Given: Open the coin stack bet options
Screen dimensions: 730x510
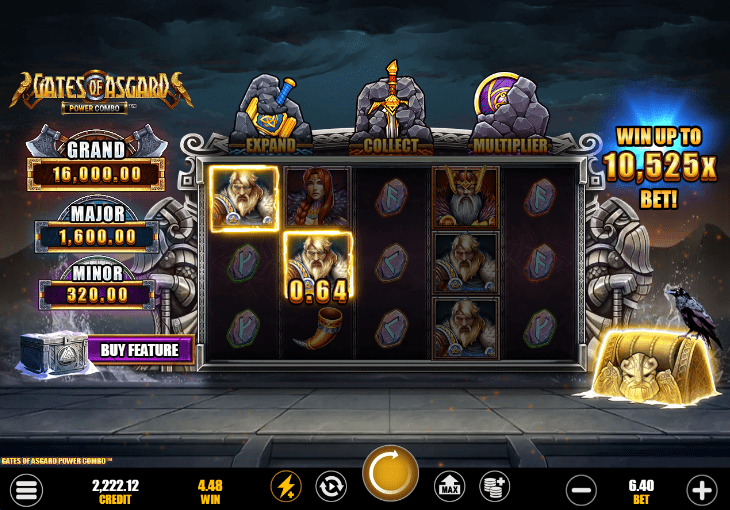Looking at the screenshot, I should coord(494,487).
